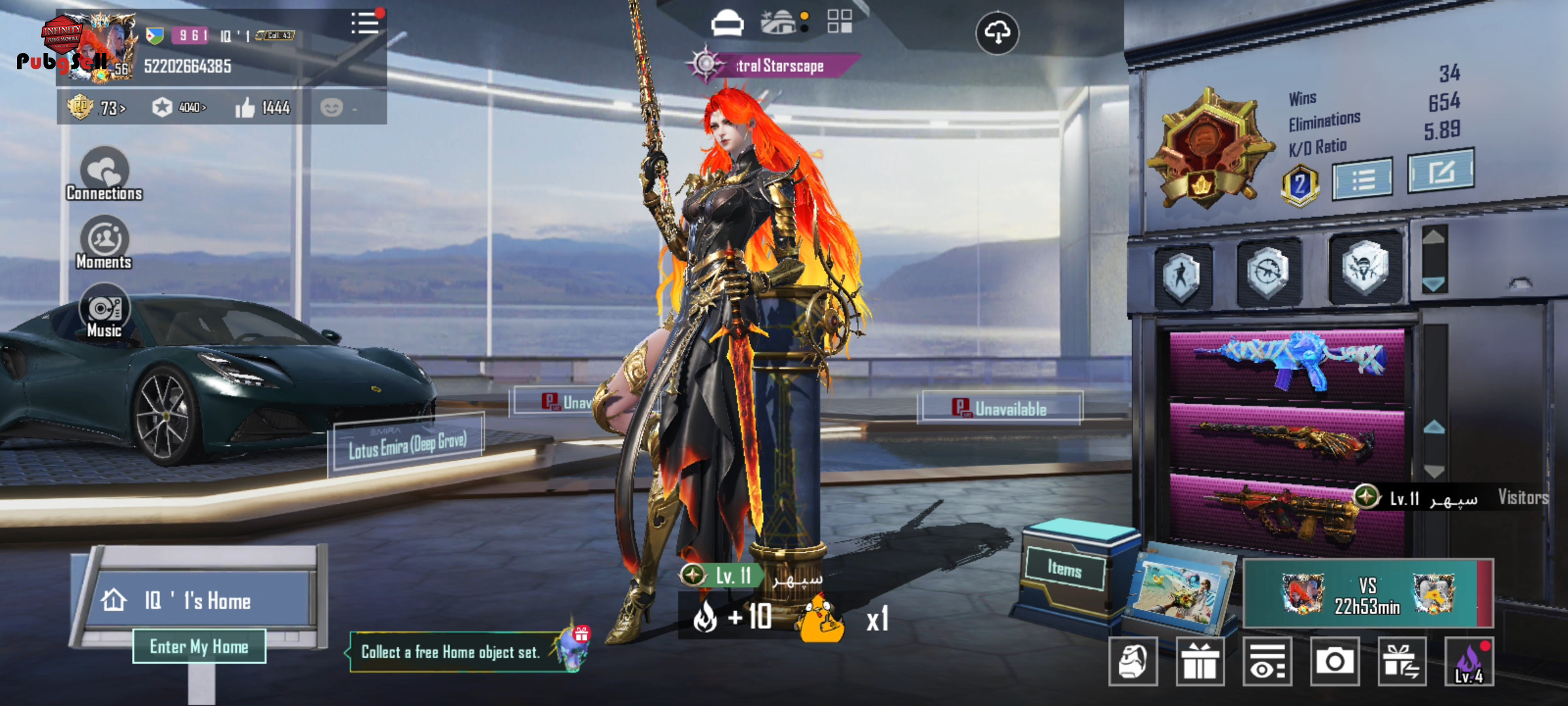The image size is (1568, 706).
Task: Open the camera screenshot tool
Action: tap(1334, 662)
